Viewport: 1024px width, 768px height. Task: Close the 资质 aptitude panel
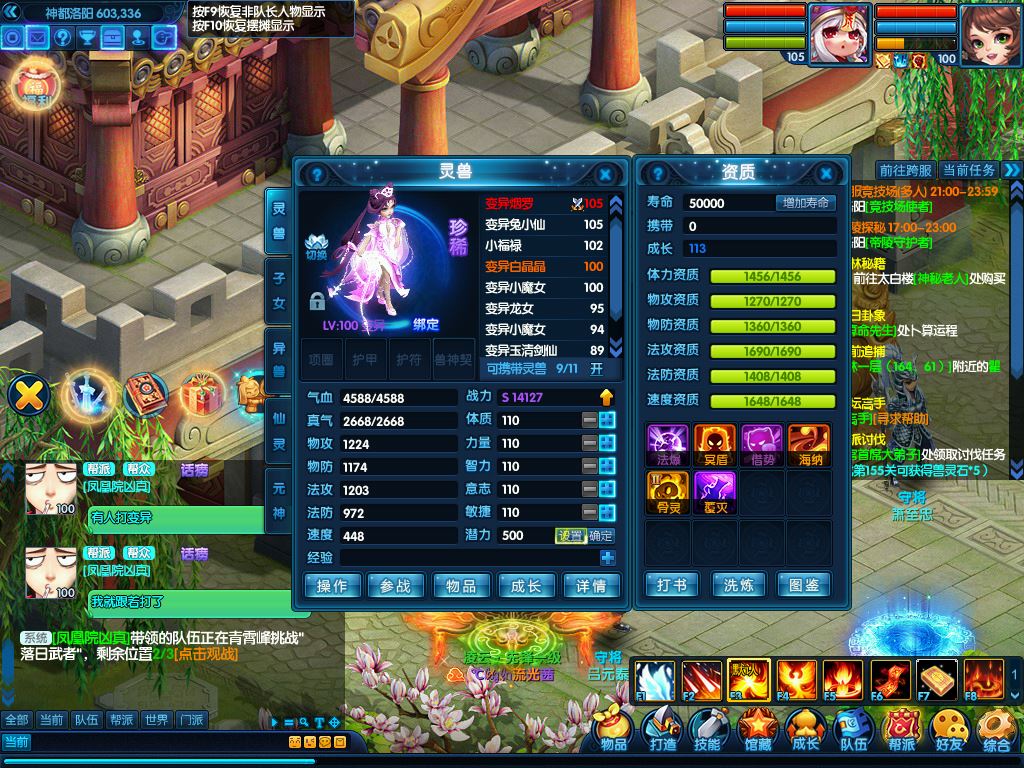click(826, 173)
